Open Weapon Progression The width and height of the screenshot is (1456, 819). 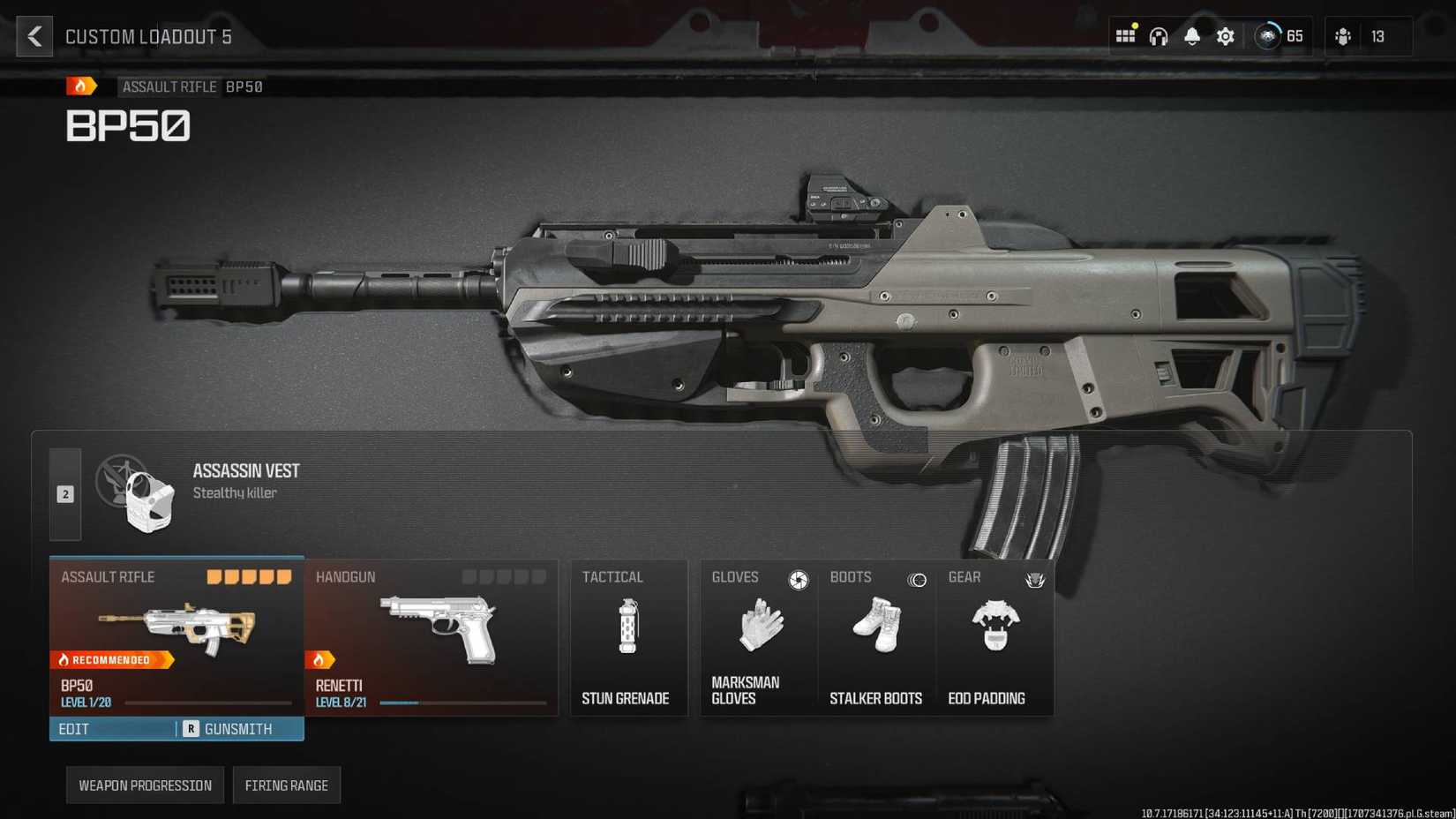click(x=144, y=785)
